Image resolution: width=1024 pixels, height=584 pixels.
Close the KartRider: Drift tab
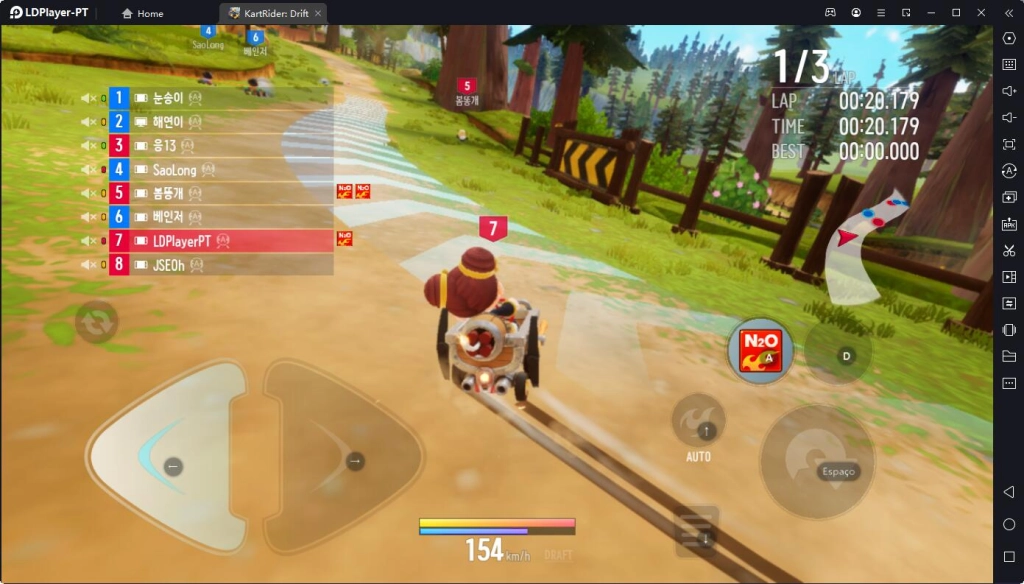coord(317,14)
